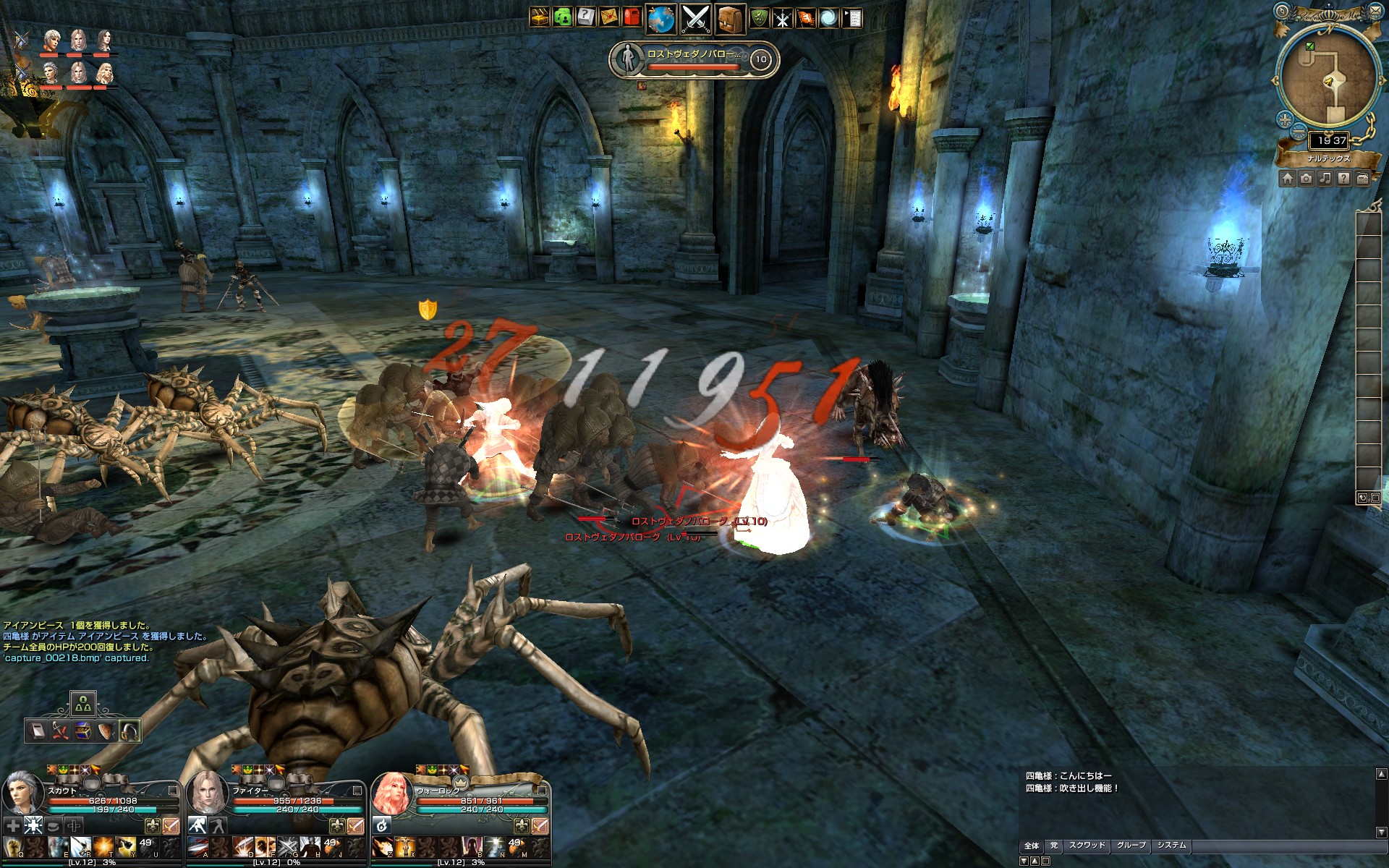
Task: Zoom in the minimap with plus button
Action: pos(1285,119)
